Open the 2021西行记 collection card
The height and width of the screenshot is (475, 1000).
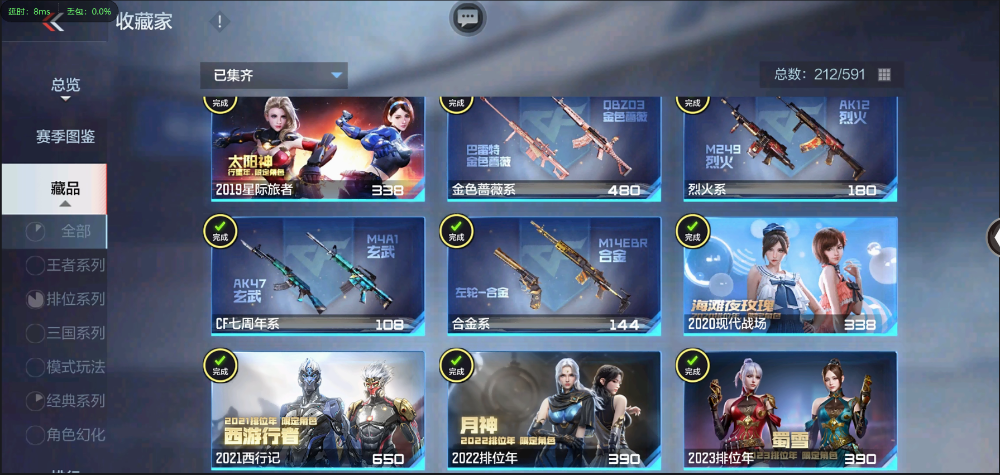(318, 410)
